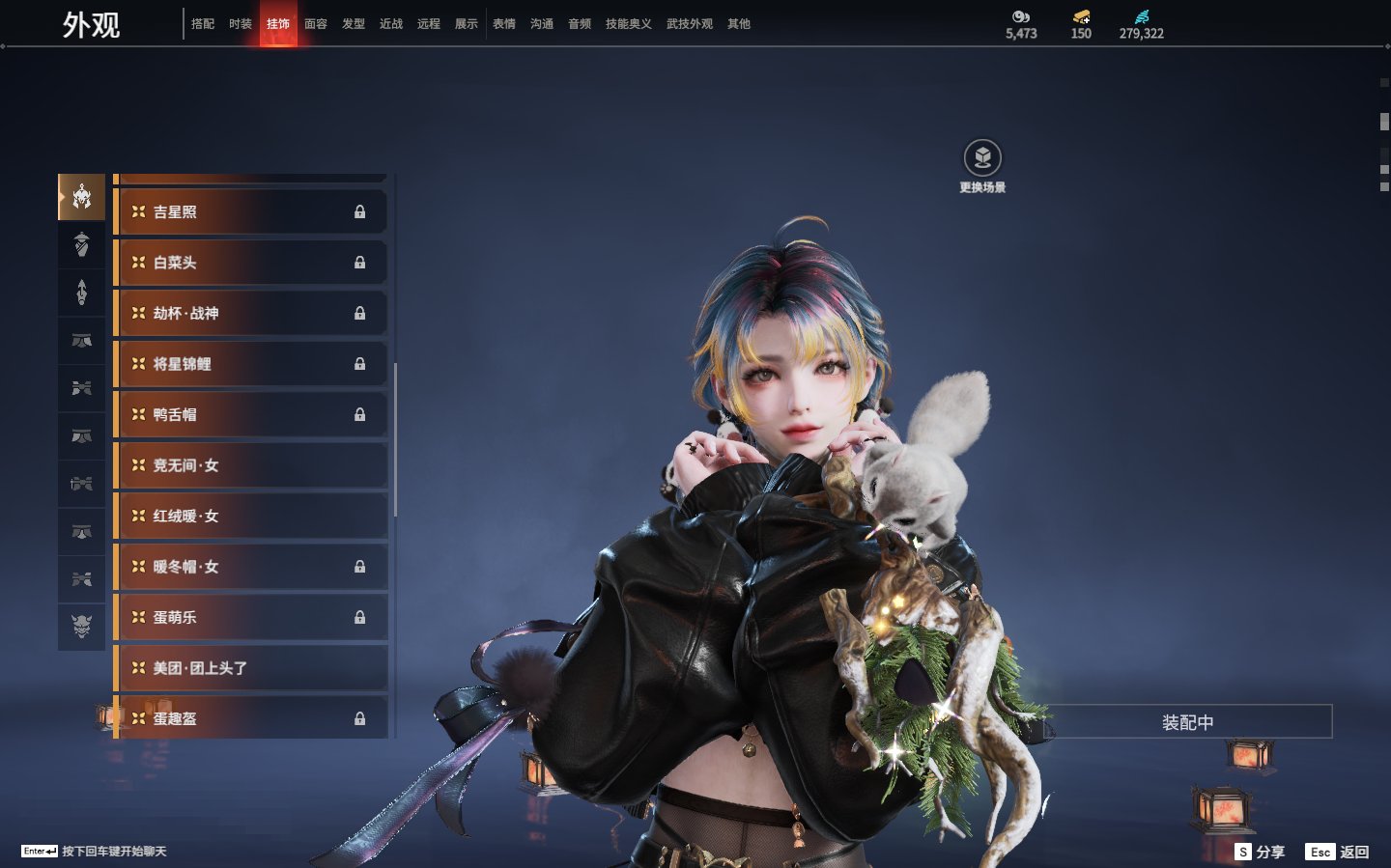Open the 其他 tab

(739, 24)
